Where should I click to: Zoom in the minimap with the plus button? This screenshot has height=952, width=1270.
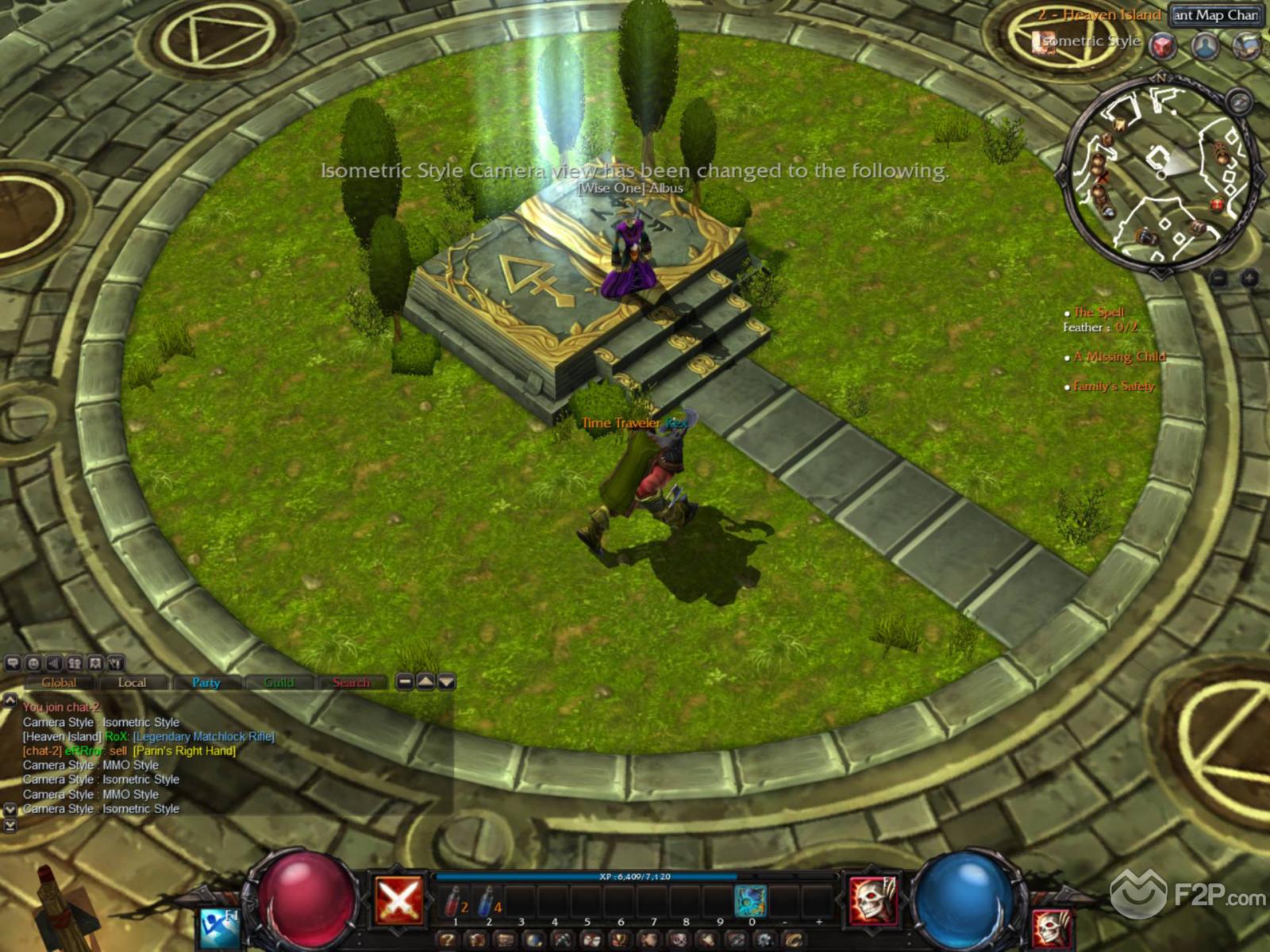[x=1249, y=278]
